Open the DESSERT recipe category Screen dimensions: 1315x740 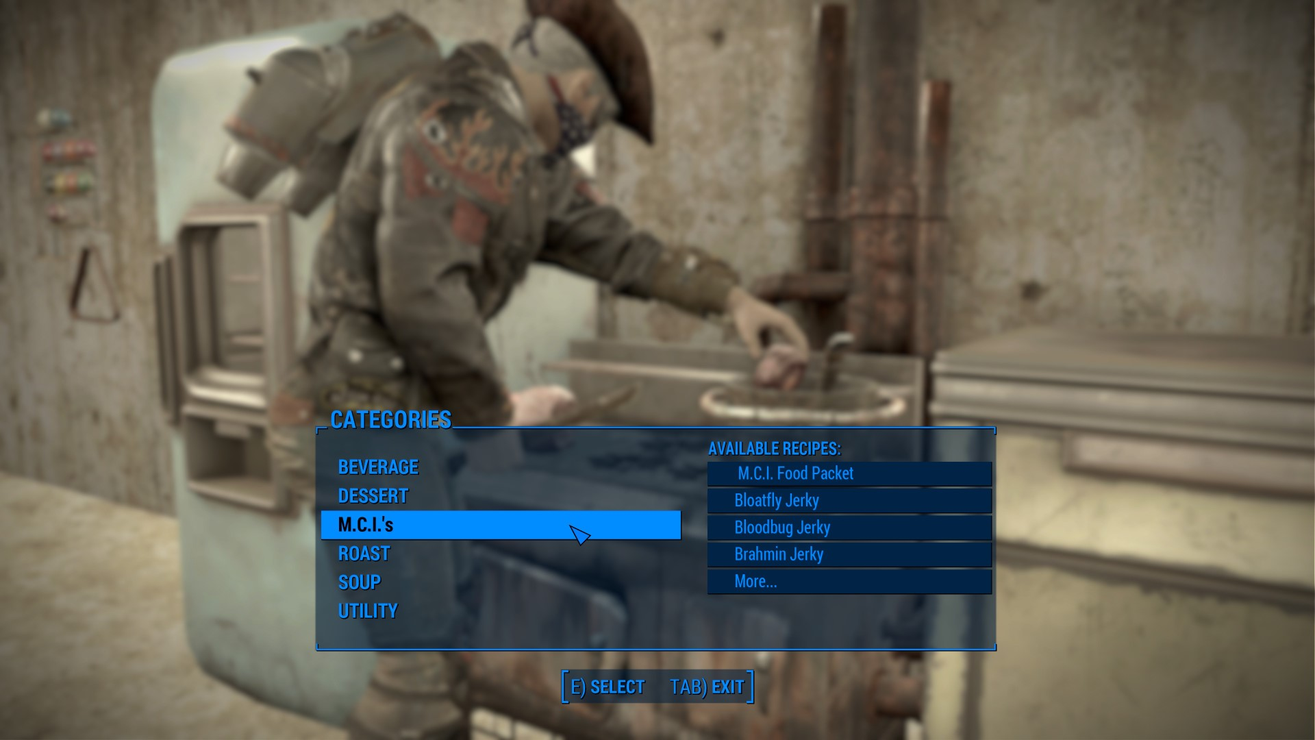pyautogui.click(x=373, y=496)
